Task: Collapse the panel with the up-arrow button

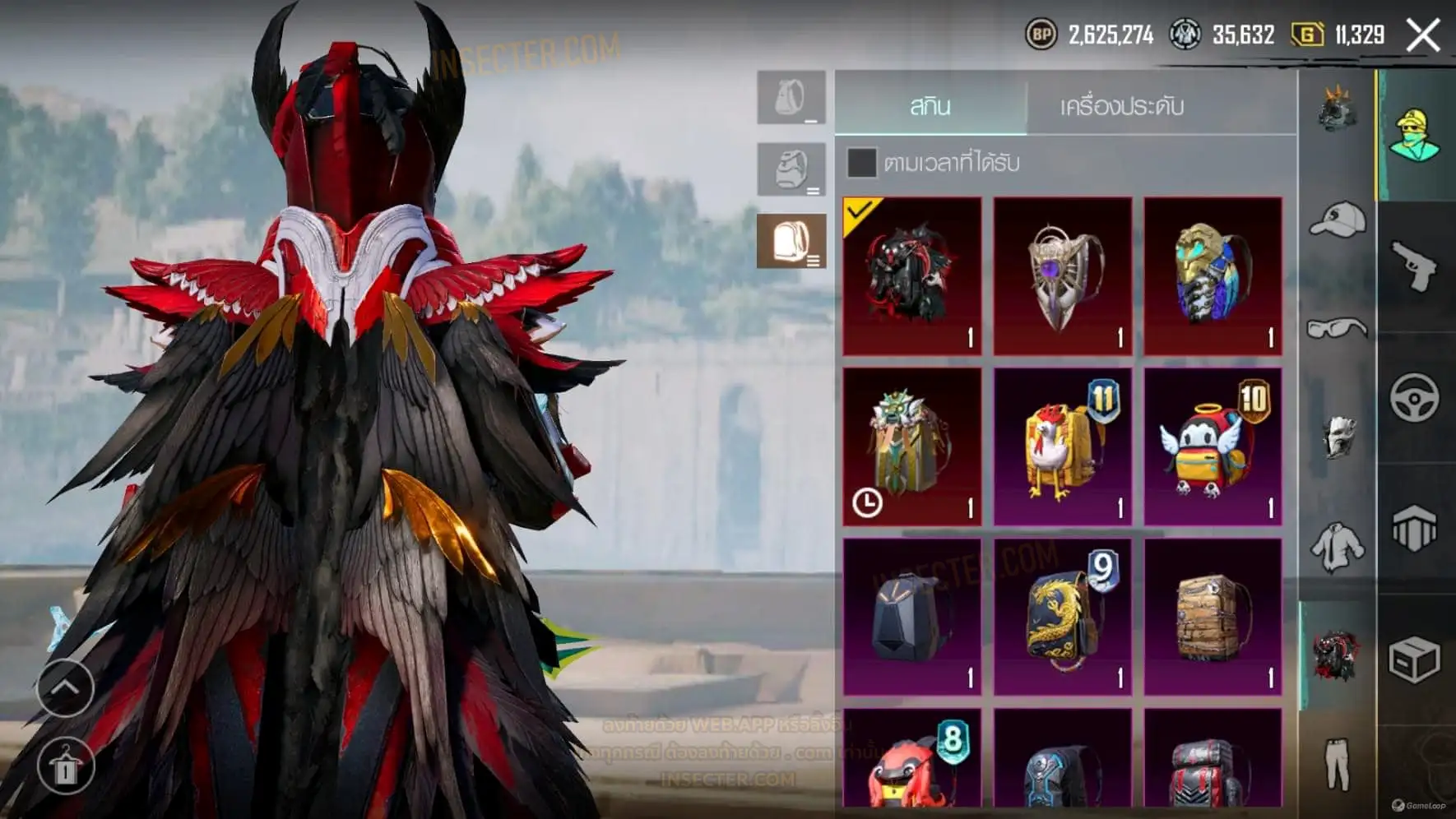Action: coord(65,687)
